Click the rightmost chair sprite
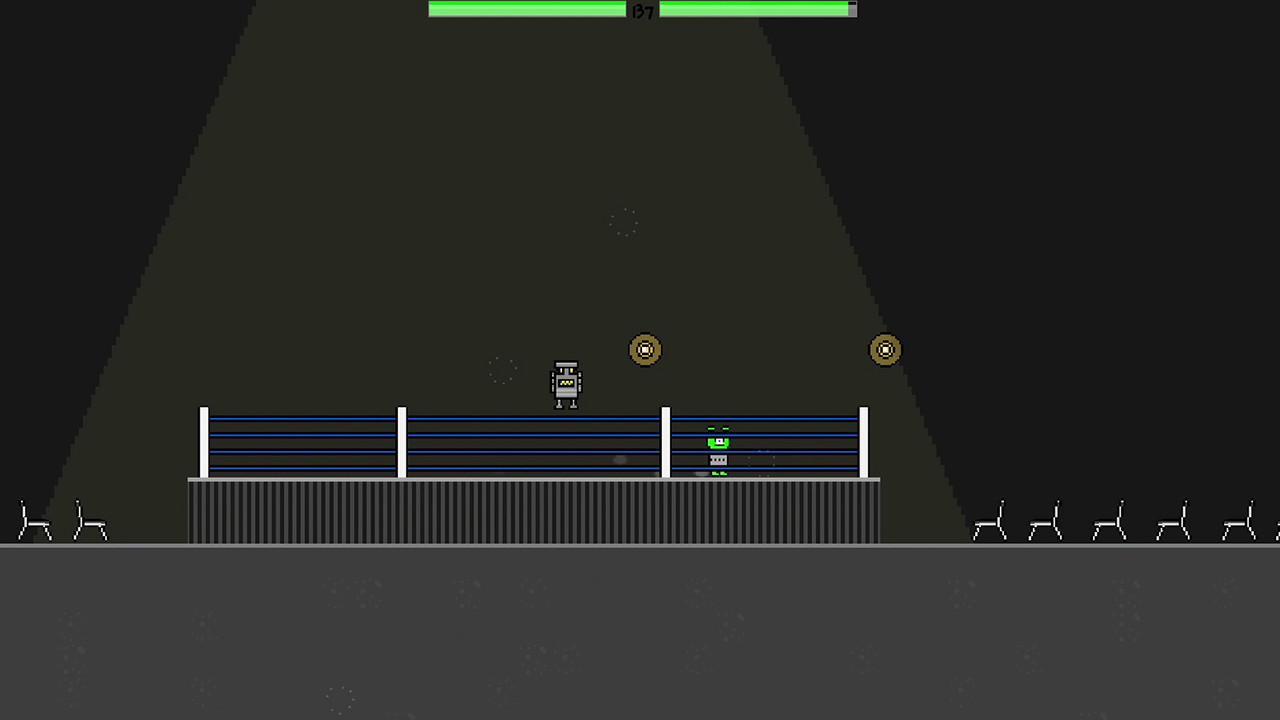This screenshot has height=720, width=1280. click(1240, 520)
